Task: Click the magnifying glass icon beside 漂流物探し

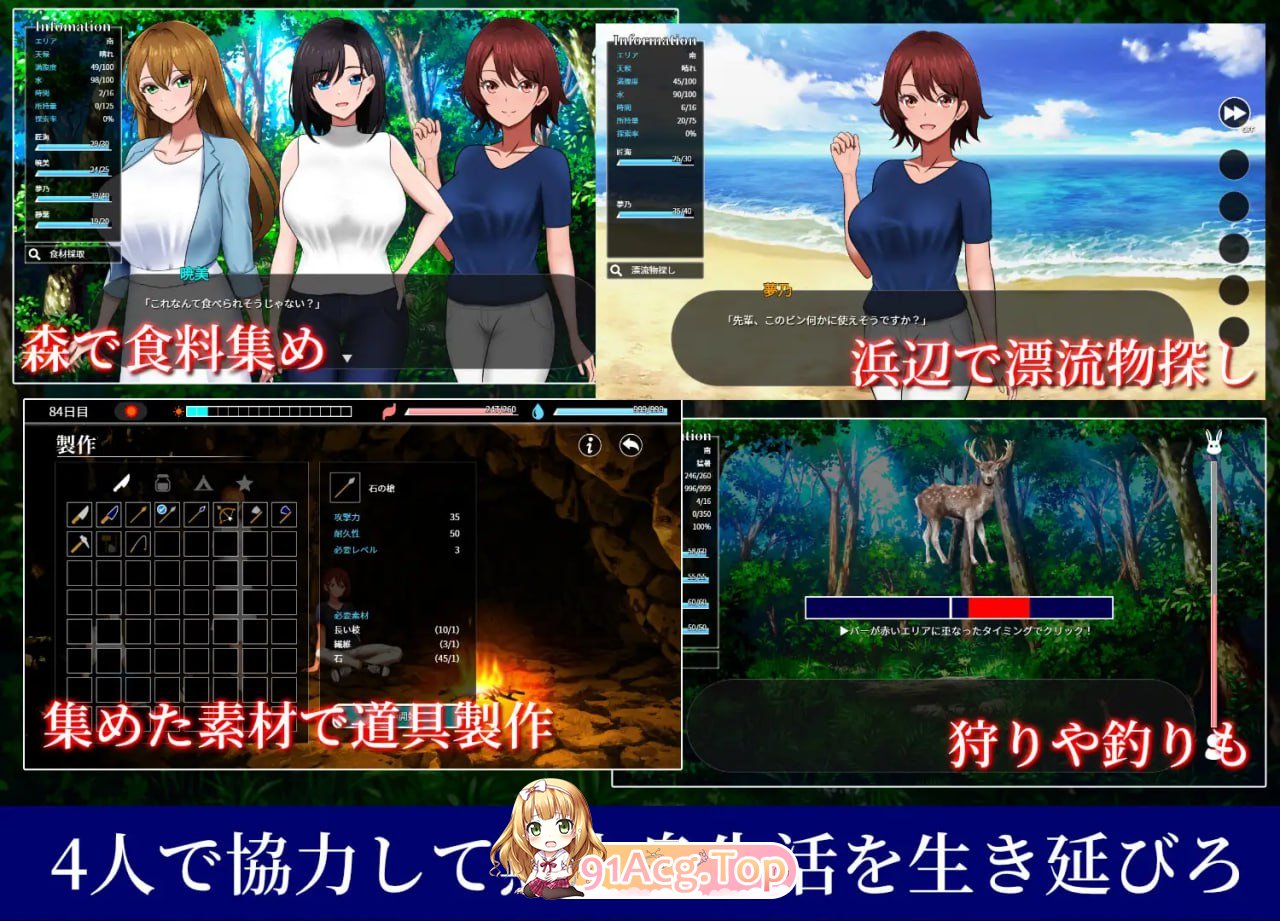Action: point(615,269)
